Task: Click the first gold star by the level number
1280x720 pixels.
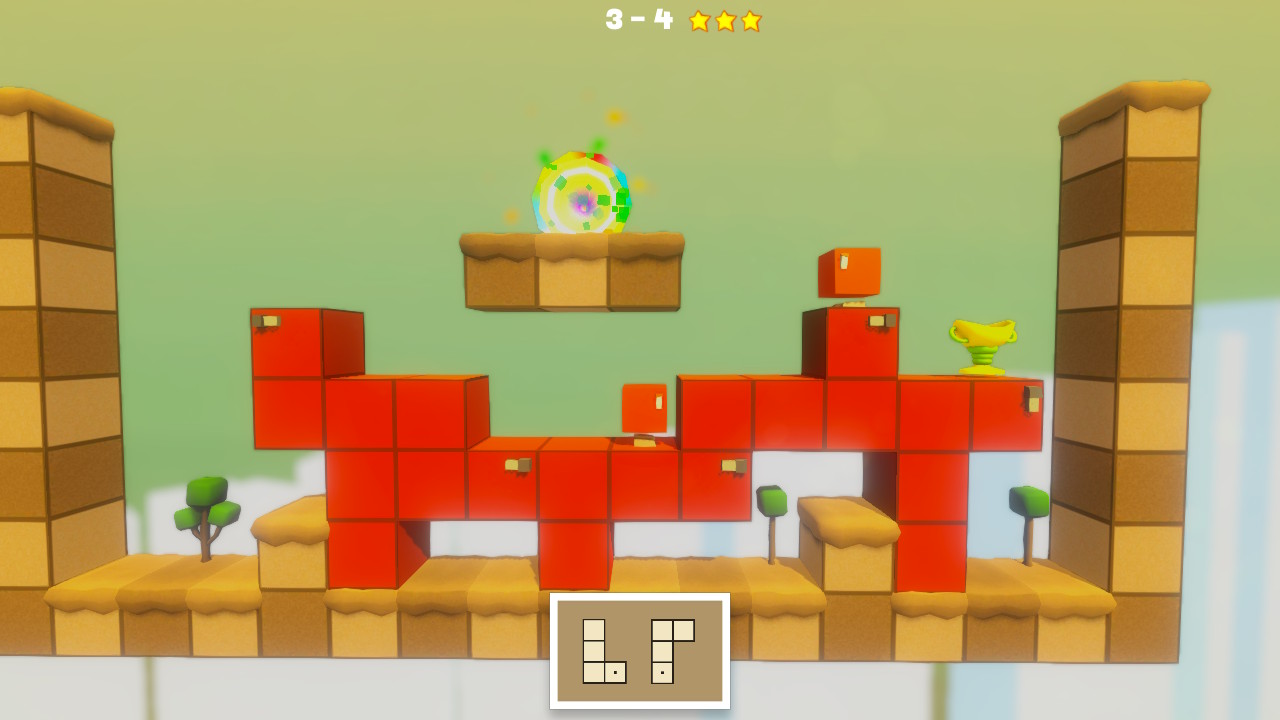Action: 700,20
